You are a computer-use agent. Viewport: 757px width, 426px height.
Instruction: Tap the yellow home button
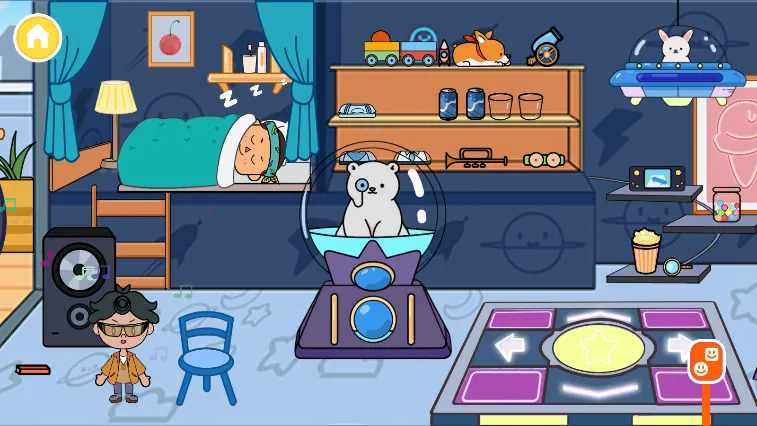38,38
